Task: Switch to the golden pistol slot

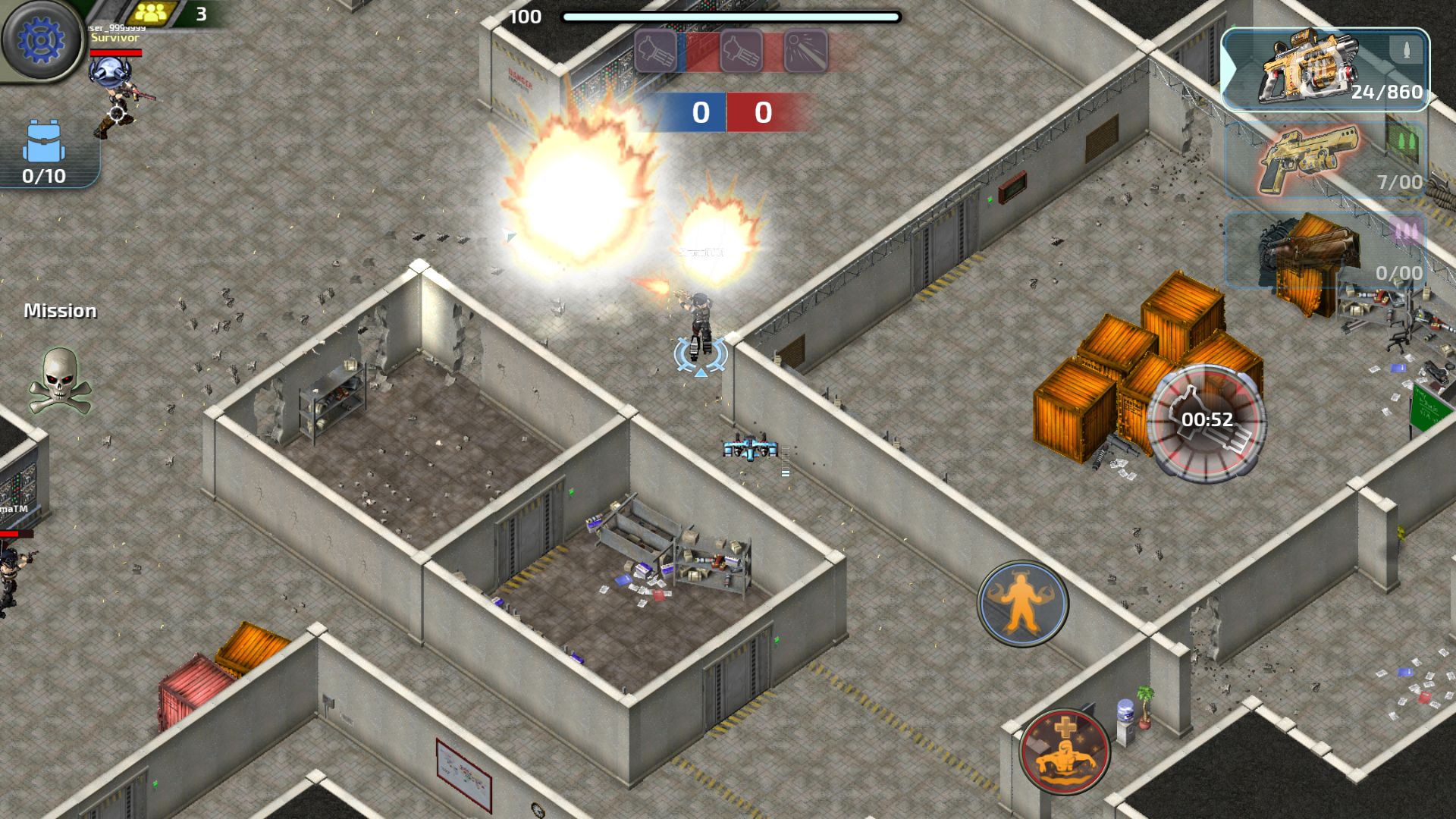Action: 1325,161
